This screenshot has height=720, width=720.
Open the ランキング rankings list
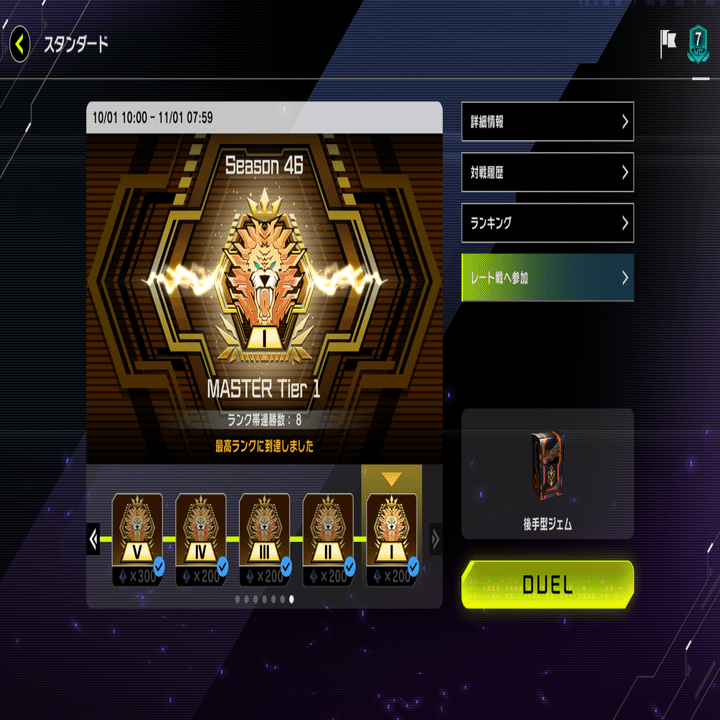coord(547,222)
